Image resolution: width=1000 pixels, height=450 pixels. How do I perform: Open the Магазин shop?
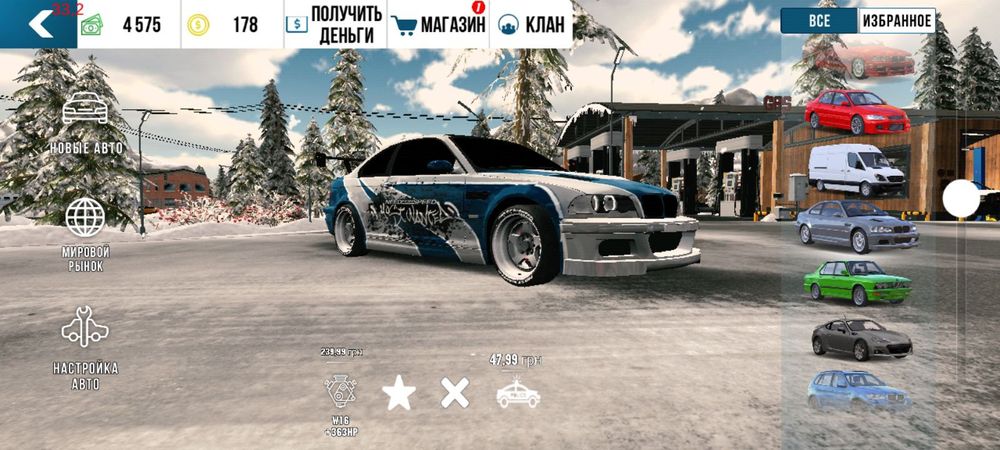click(x=438, y=24)
